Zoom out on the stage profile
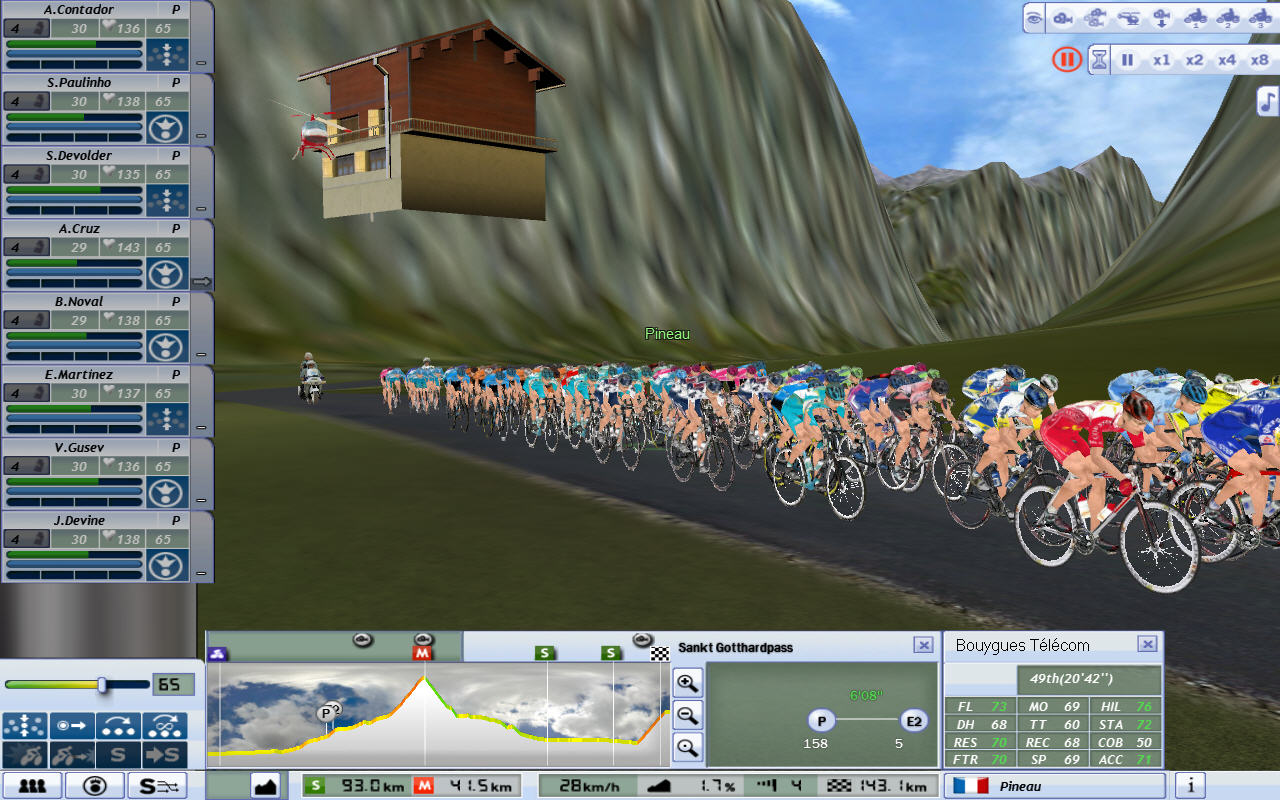Image resolution: width=1280 pixels, height=800 pixels. pos(688,715)
